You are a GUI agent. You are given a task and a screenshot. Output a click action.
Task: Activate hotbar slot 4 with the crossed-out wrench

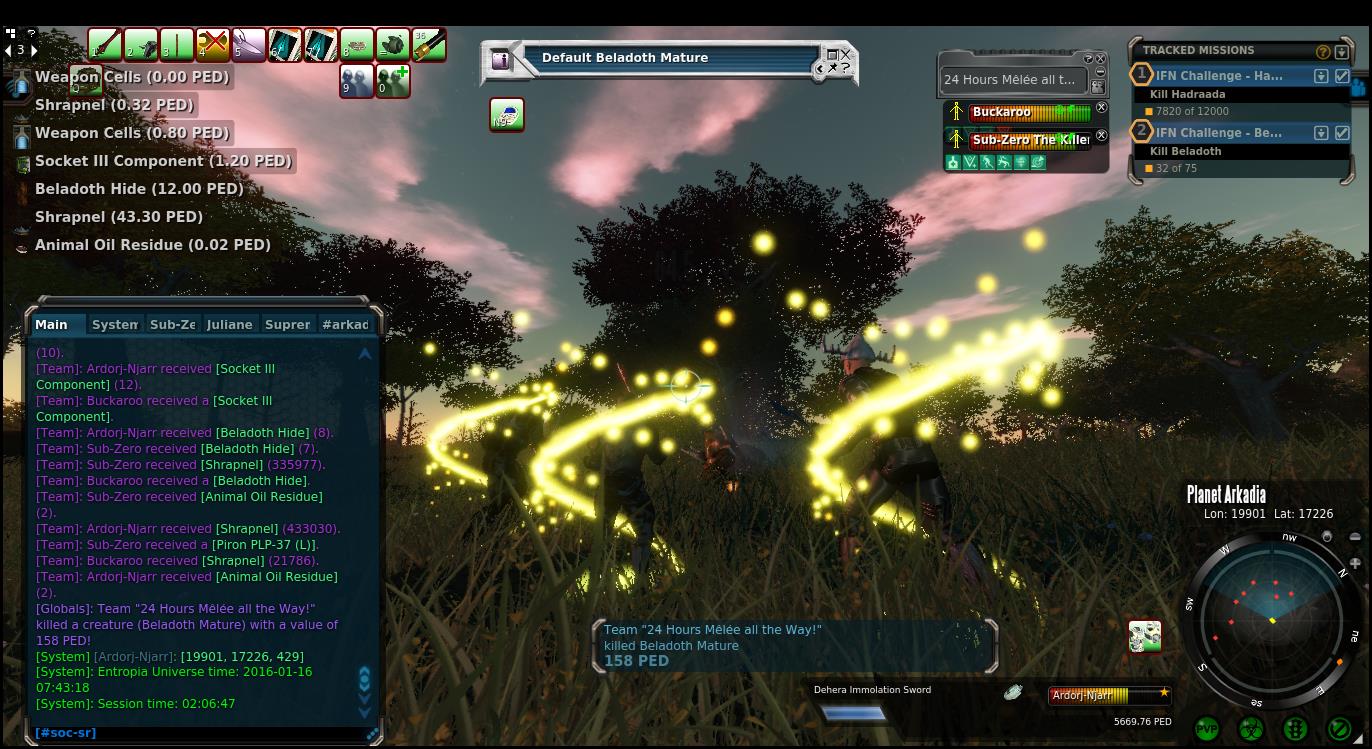click(x=212, y=45)
